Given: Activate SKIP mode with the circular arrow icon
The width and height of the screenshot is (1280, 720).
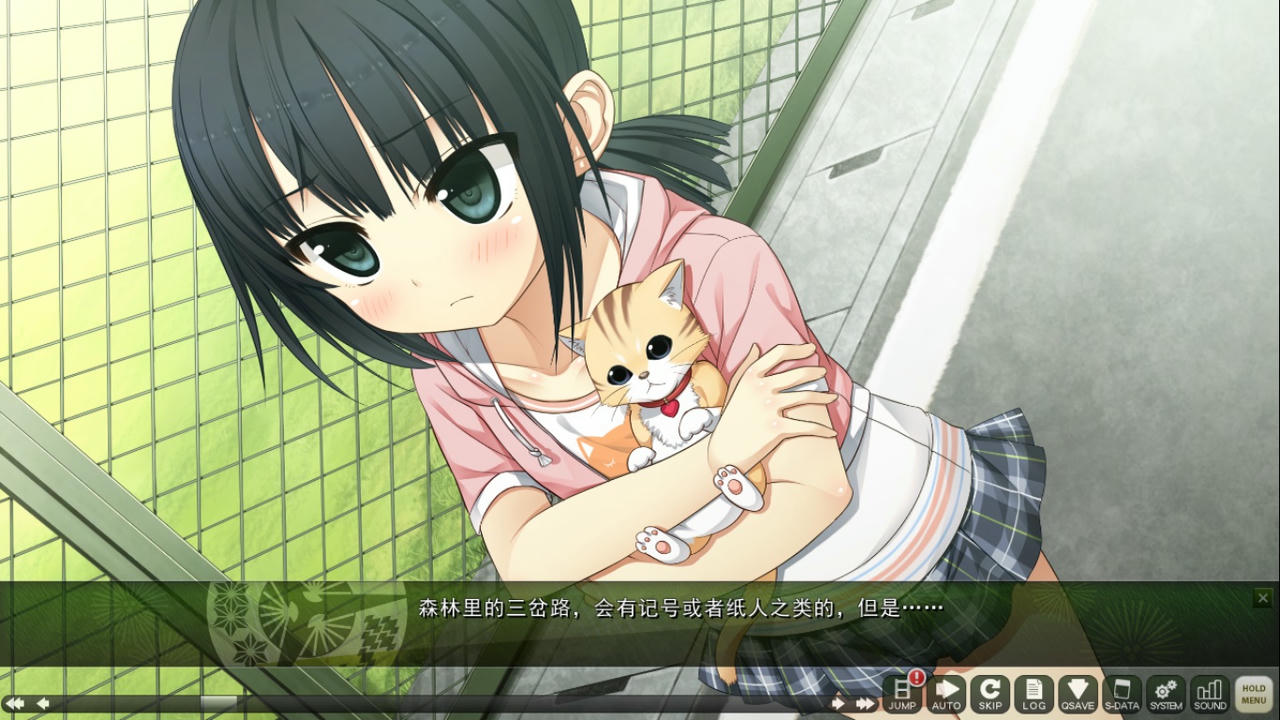Looking at the screenshot, I should (990, 692).
